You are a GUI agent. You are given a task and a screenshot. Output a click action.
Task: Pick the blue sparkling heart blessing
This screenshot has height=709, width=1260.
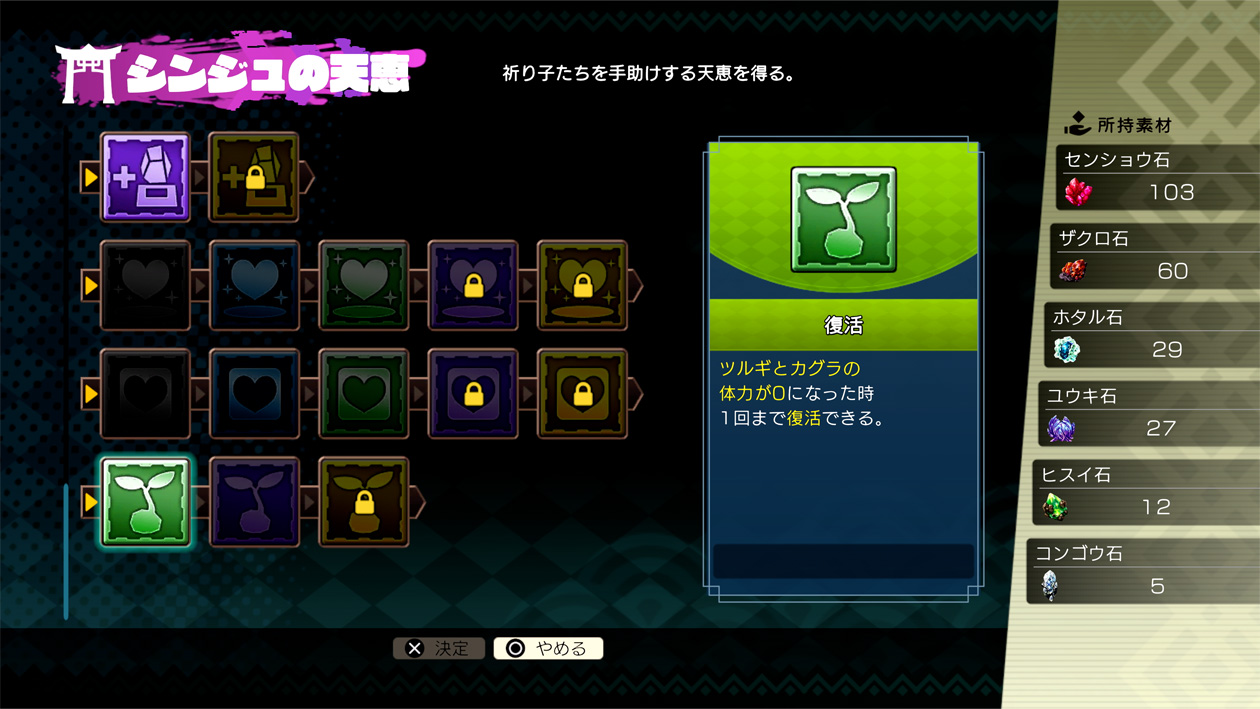[254, 285]
